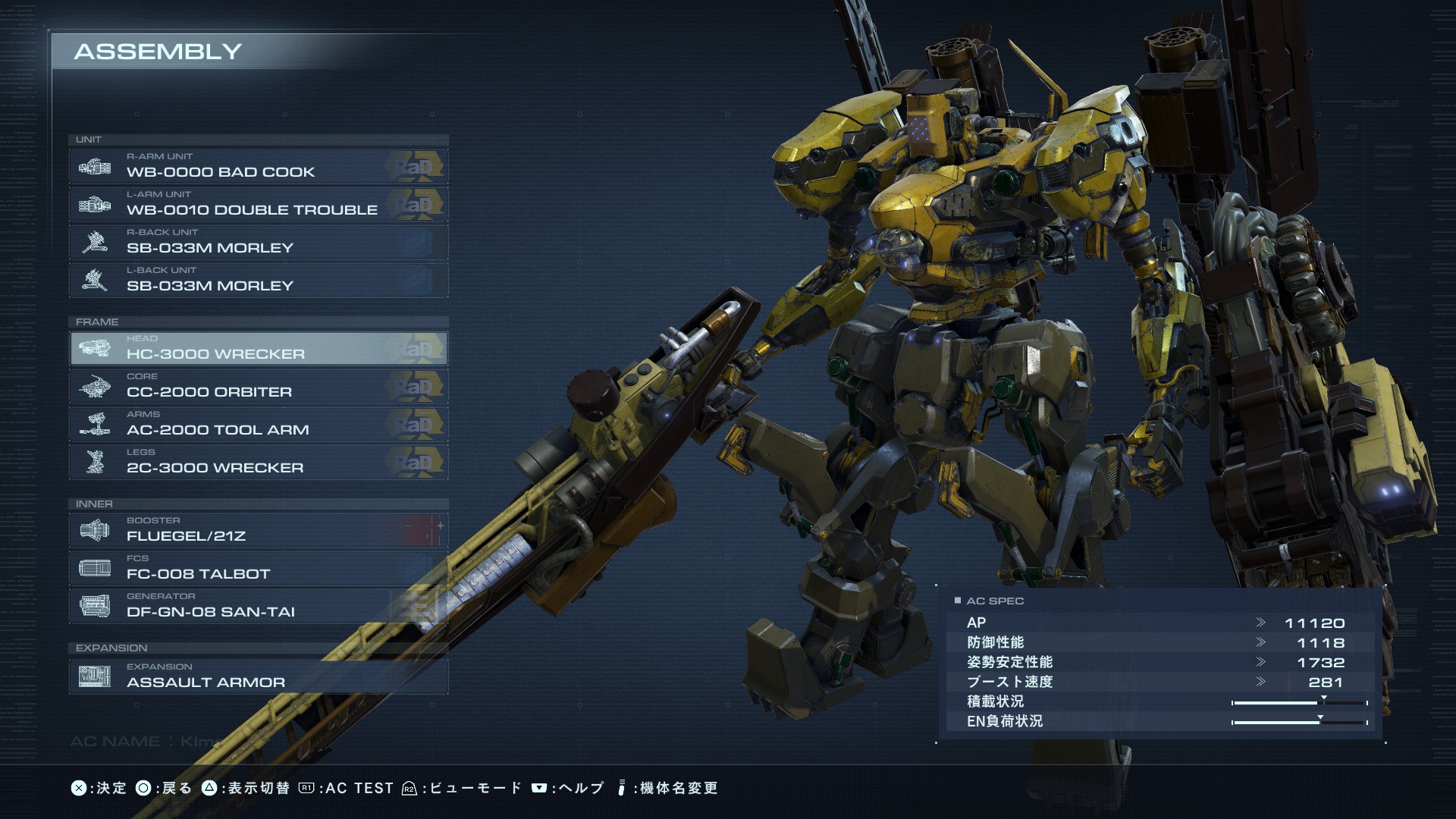Open the L-BACK UNIT SB-033M MORLEY slot
The height and width of the screenshot is (819, 1456).
258,280
